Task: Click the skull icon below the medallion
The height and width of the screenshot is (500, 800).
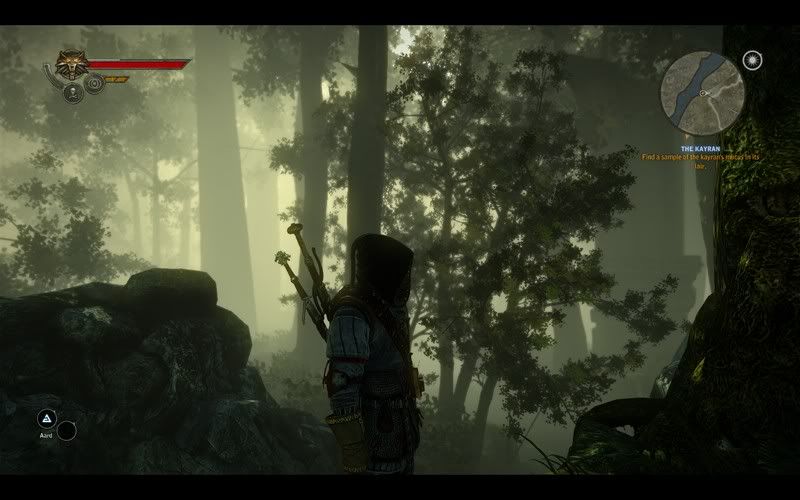Action: coord(72,93)
